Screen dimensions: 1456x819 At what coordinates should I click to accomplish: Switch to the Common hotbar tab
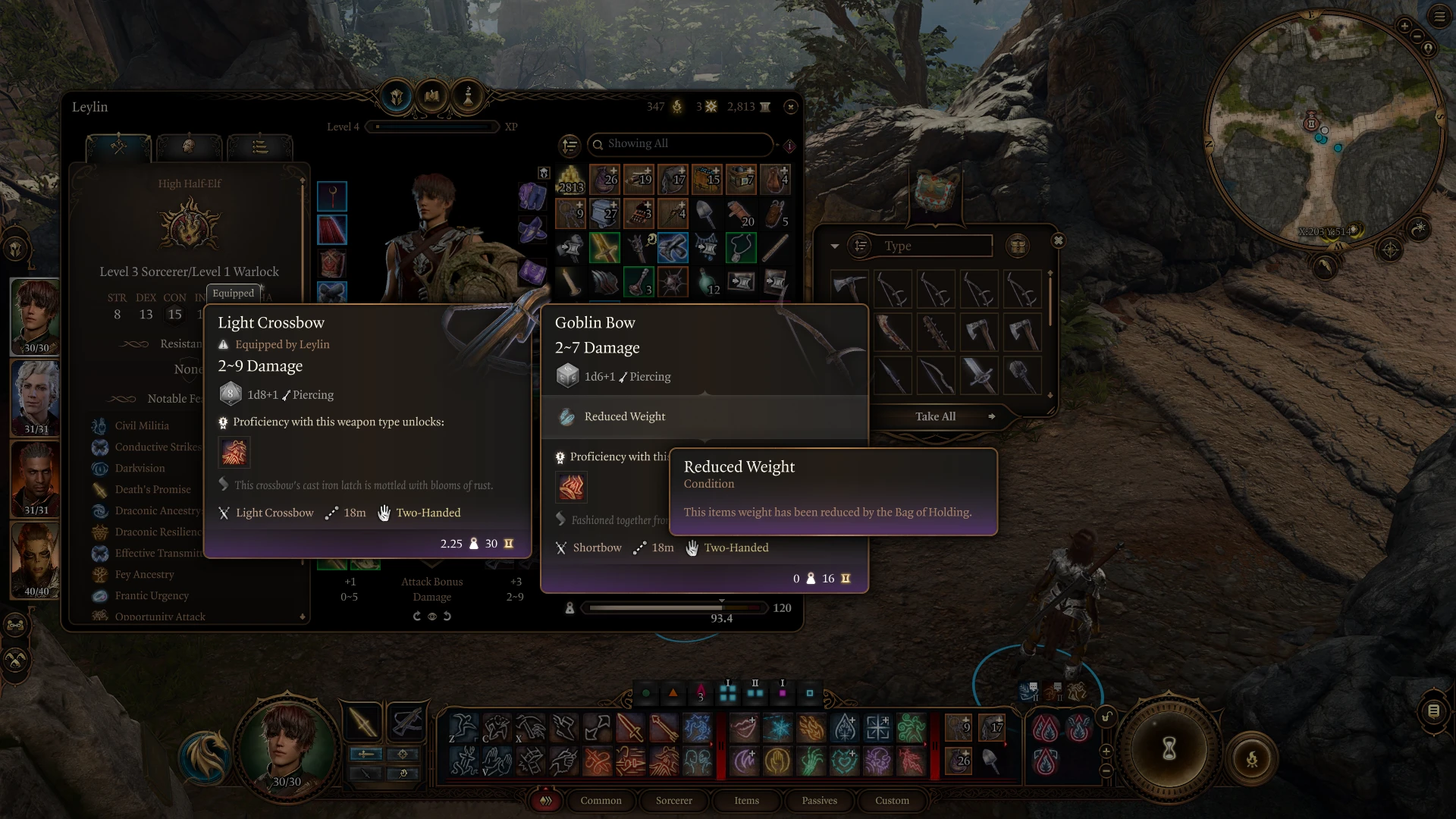tap(601, 801)
